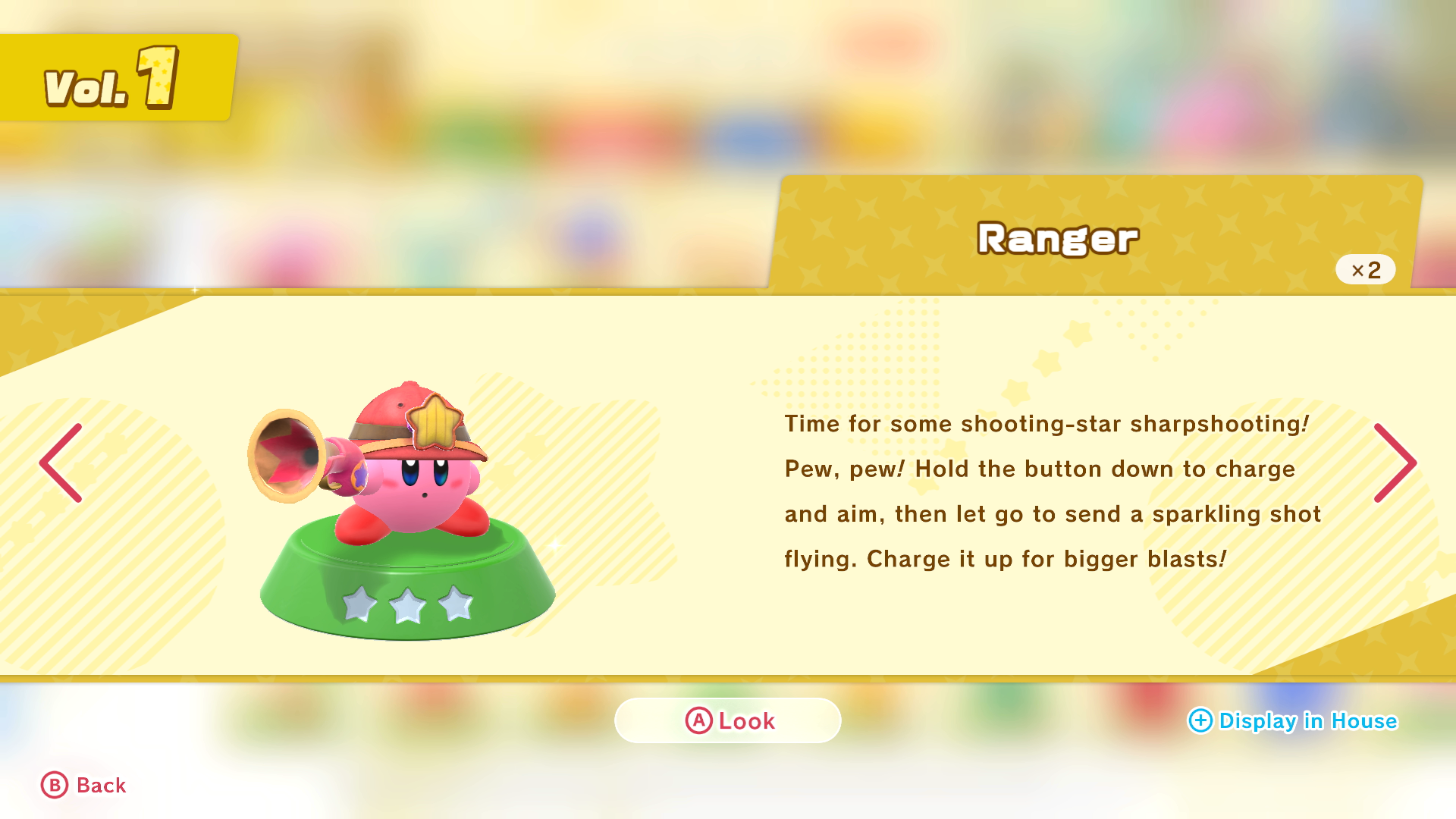Screen dimensions: 1456x819
Task: Go to the previous figure with left arrow
Action: 61,463
